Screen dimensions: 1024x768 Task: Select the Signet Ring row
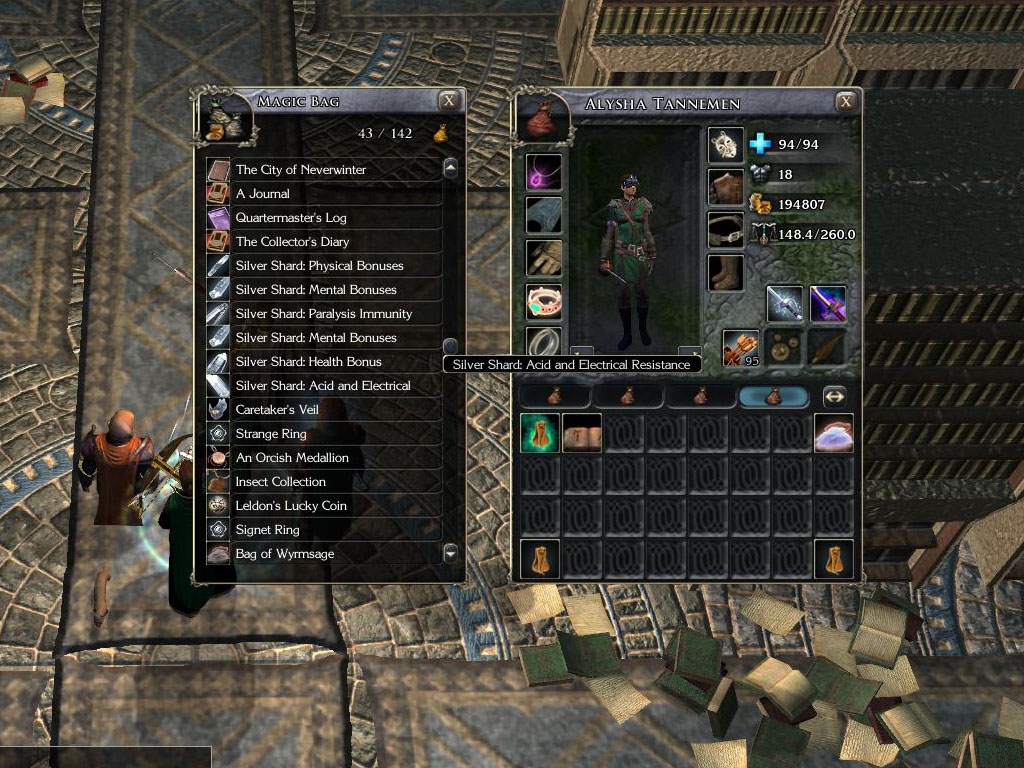tap(267, 530)
